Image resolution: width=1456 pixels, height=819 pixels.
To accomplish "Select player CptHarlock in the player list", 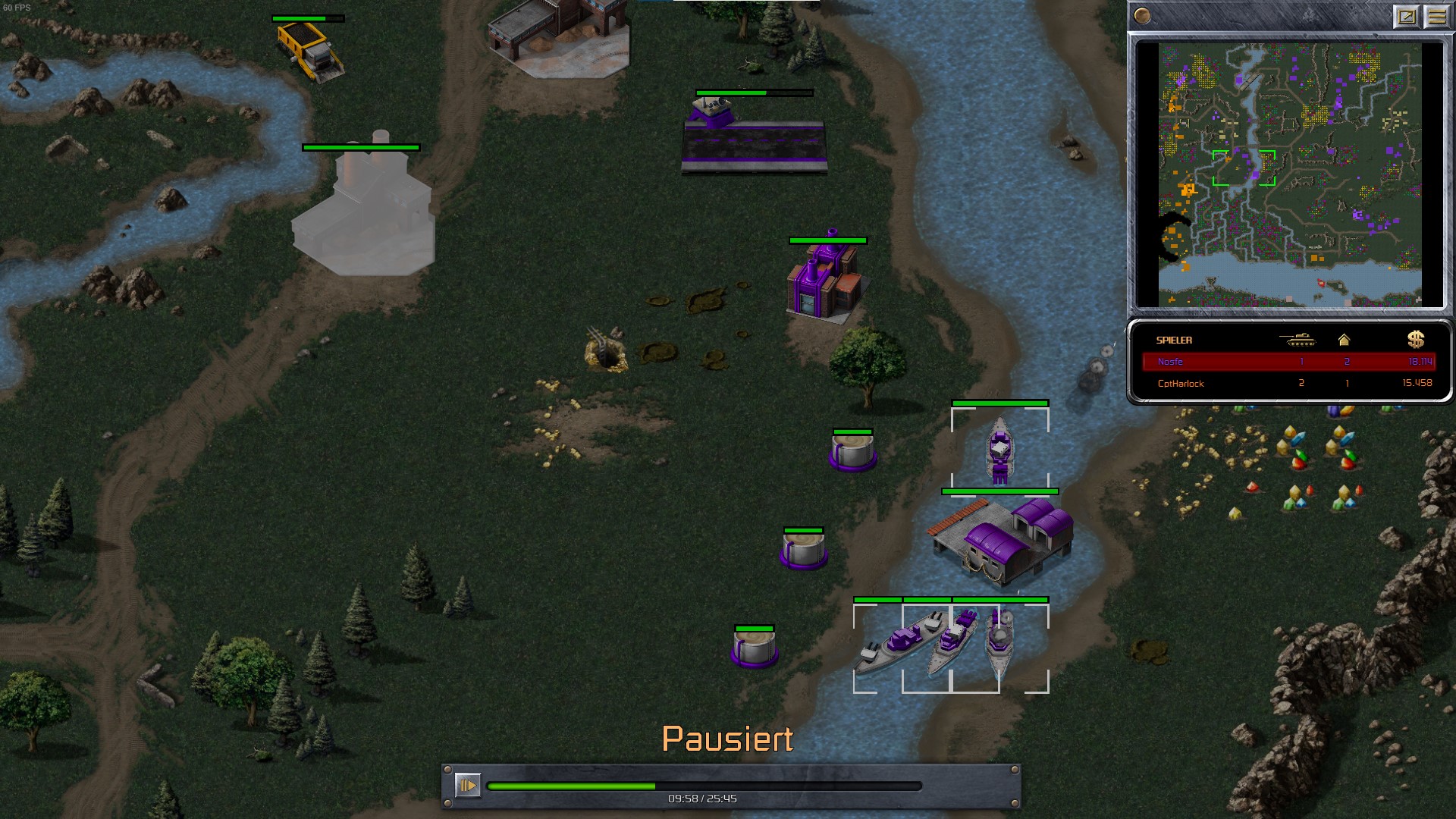I will [1288, 383].
